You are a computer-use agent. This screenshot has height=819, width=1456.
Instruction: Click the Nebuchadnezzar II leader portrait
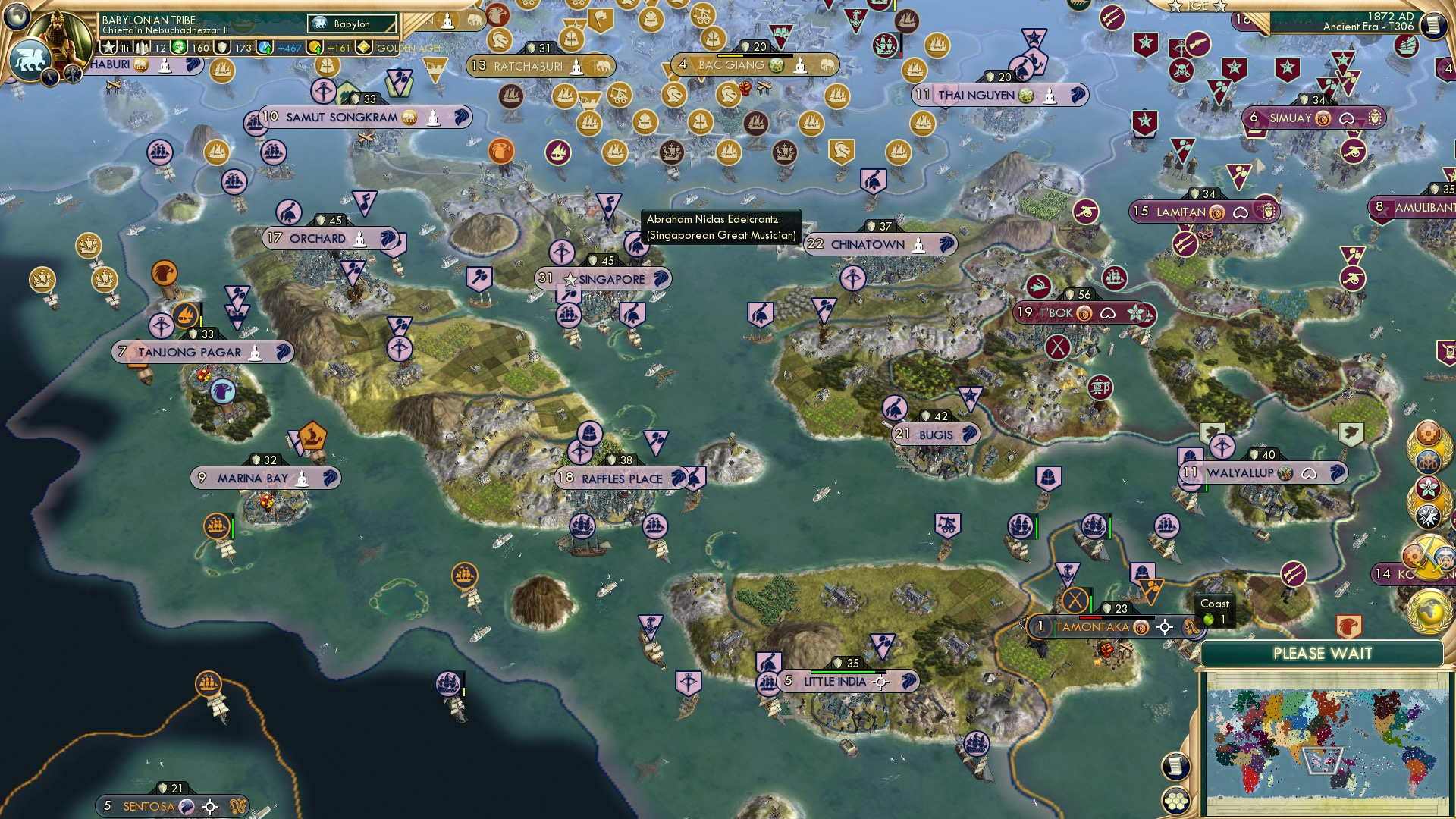point(59,36)
